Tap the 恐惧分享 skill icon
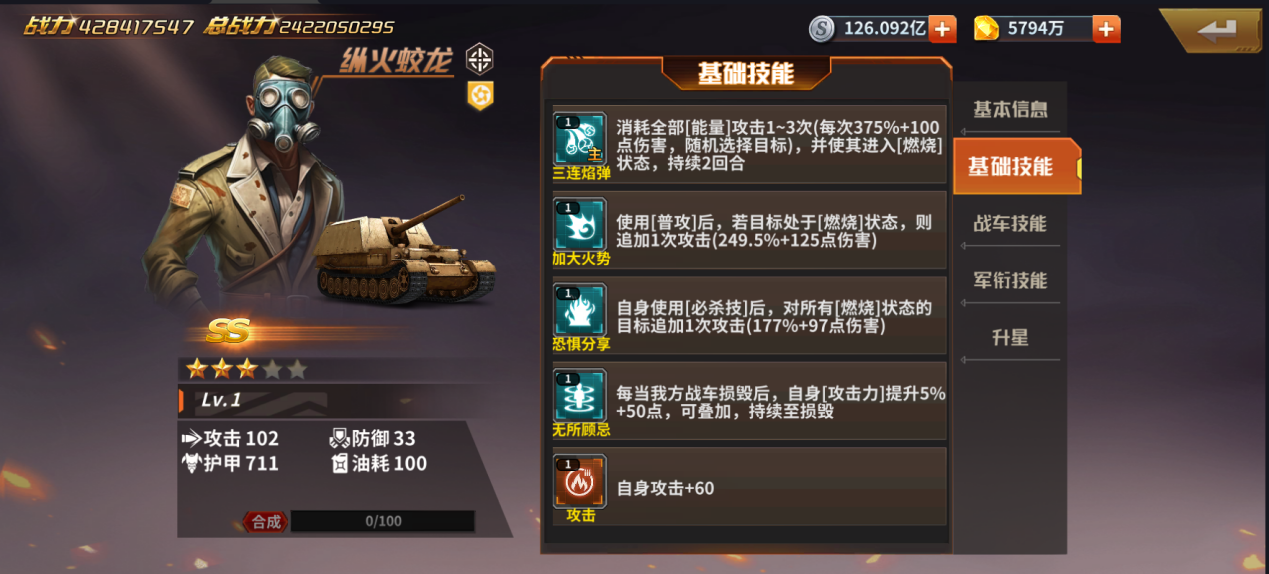This screenshot has width=1269, height=574. tap(580, 310)
